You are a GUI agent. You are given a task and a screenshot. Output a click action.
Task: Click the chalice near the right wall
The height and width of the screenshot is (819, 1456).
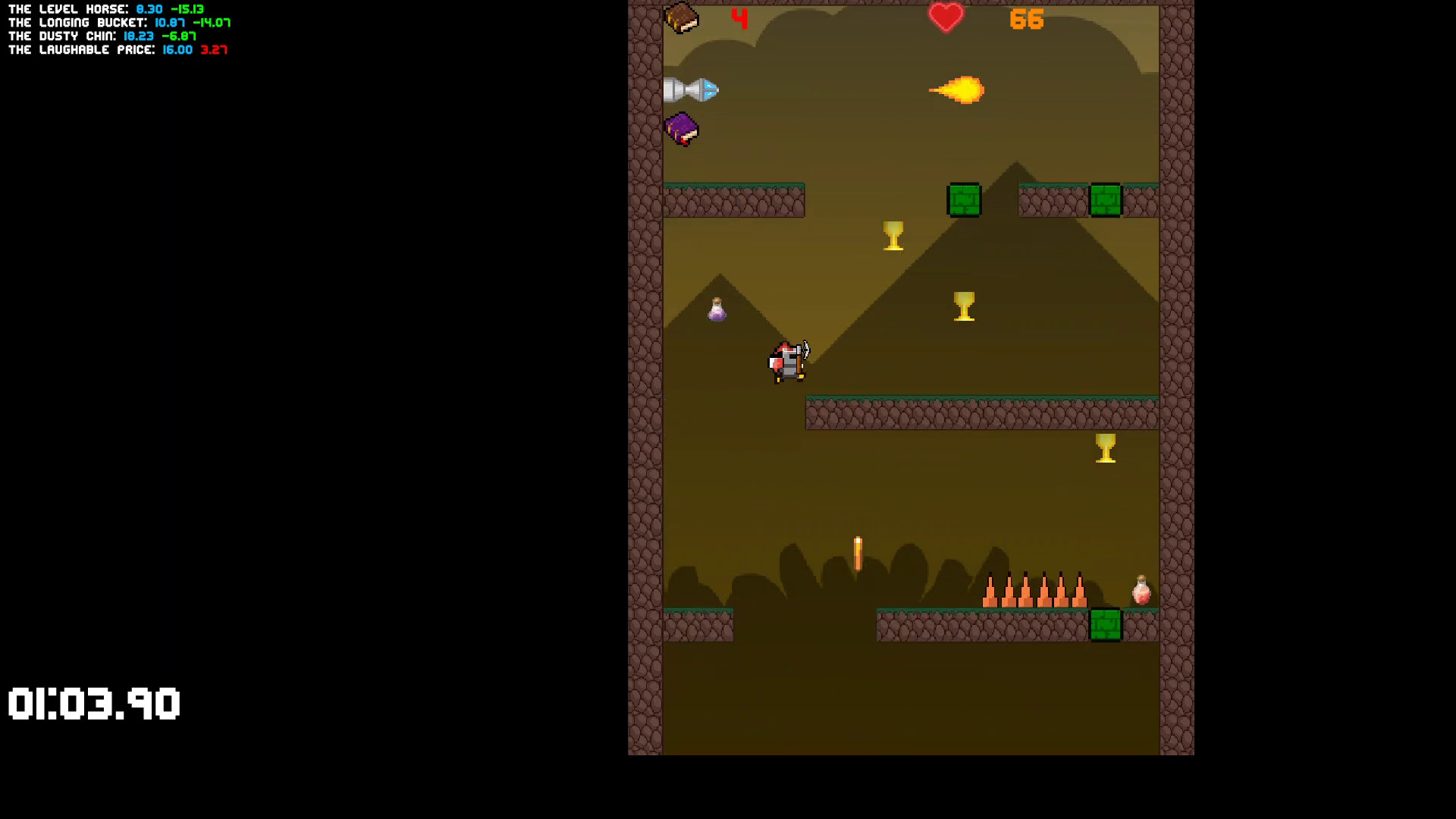1105,448
